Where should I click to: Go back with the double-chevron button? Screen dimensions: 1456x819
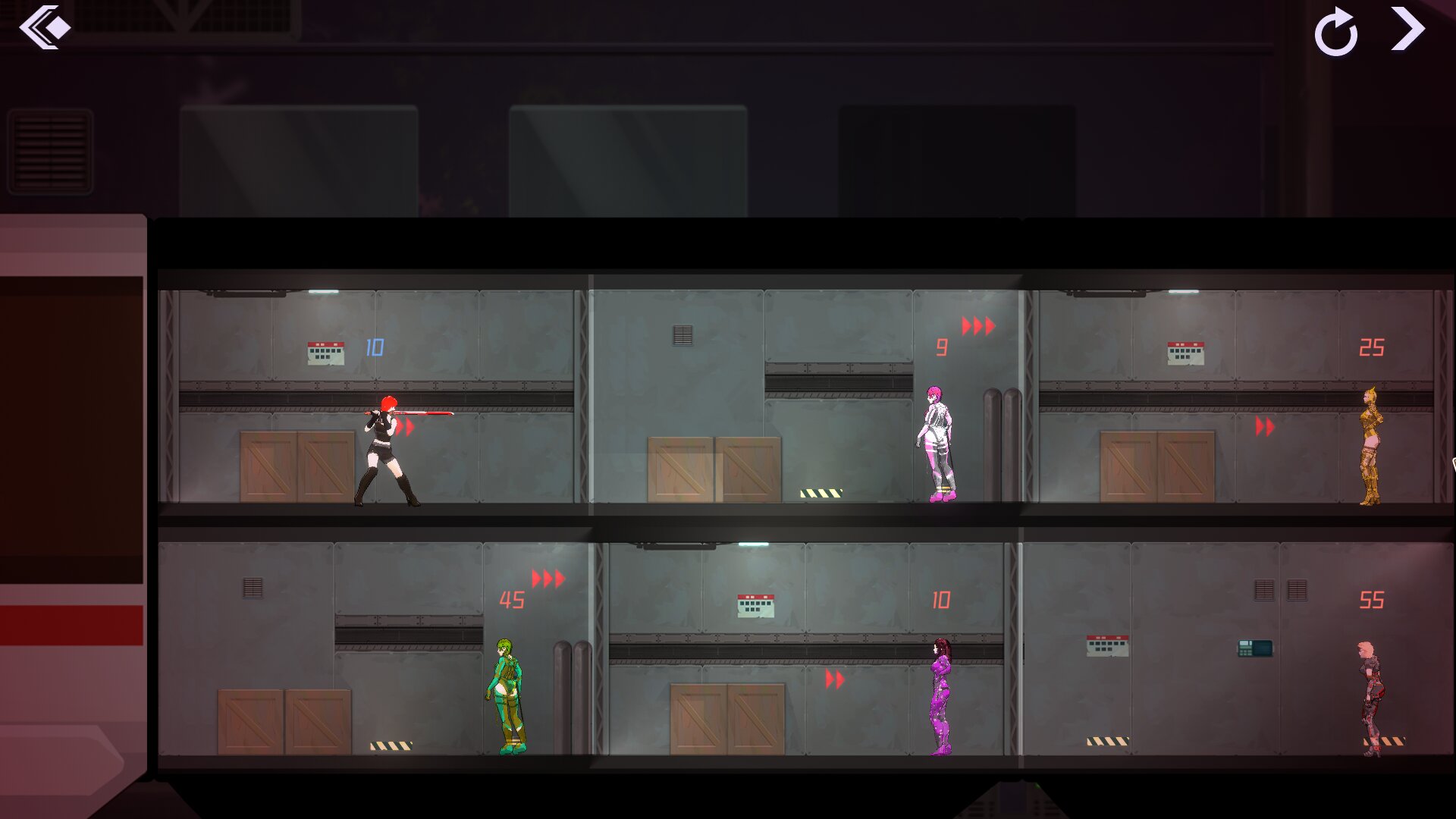tap(45, 28)
